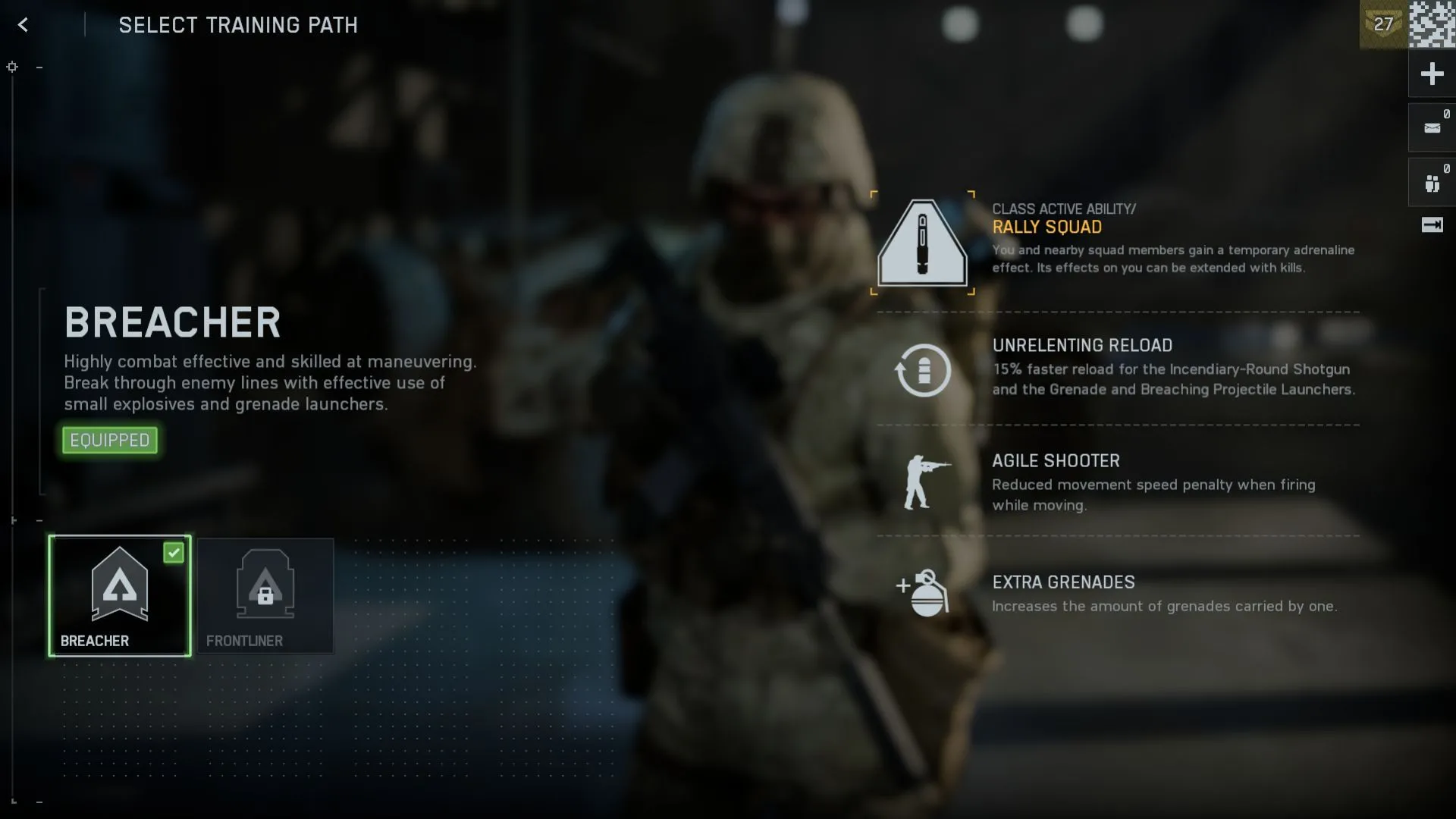Viewport: 1456px width, 819px height.
Task: Open the mail inbox icon in sidebar
Action: [x=1432, y=127]
